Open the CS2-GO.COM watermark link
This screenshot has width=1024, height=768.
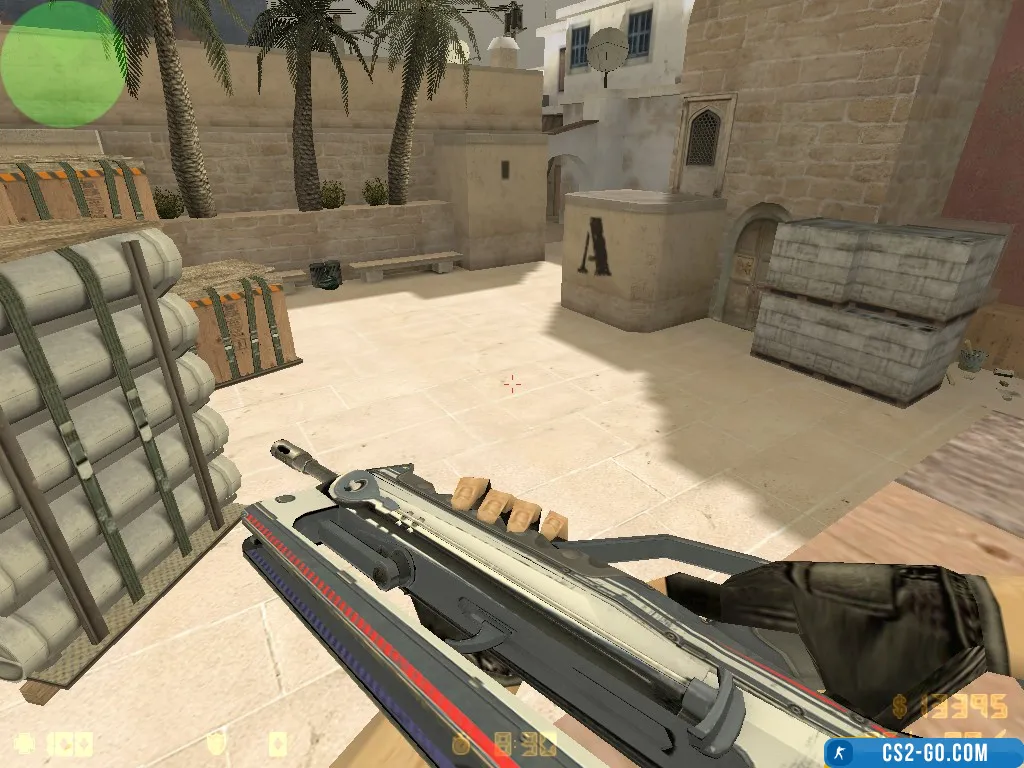(923, 752)
